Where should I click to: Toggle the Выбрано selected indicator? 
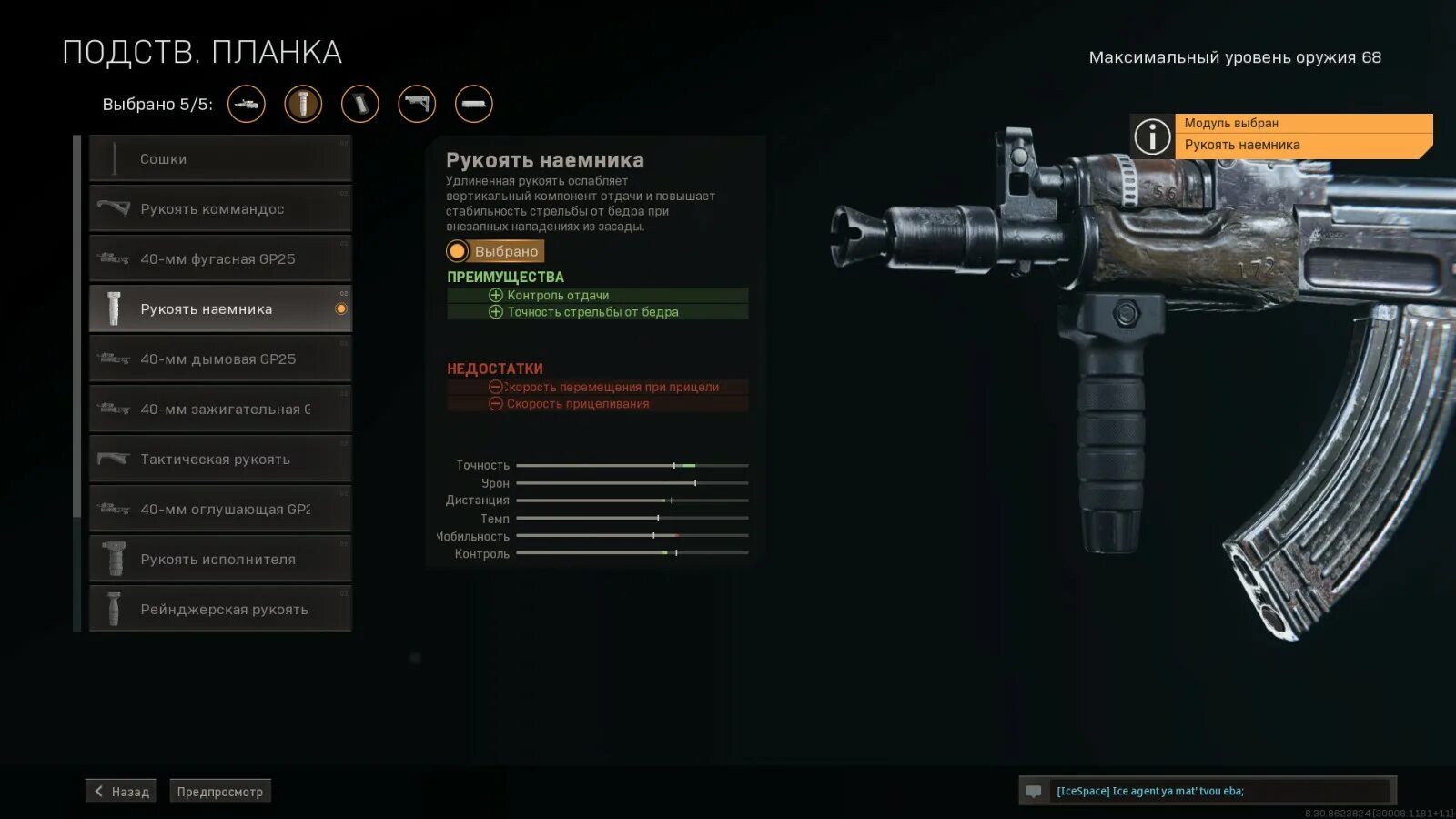tap(495, 251)
